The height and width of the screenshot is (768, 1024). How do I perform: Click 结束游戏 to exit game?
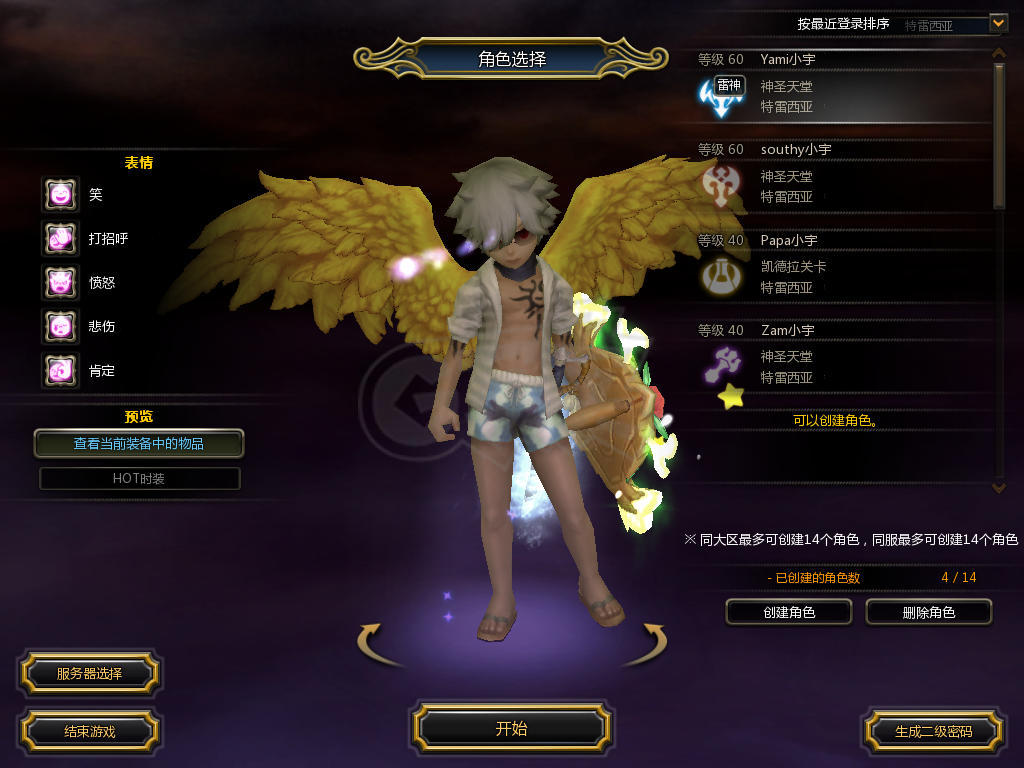89,731
